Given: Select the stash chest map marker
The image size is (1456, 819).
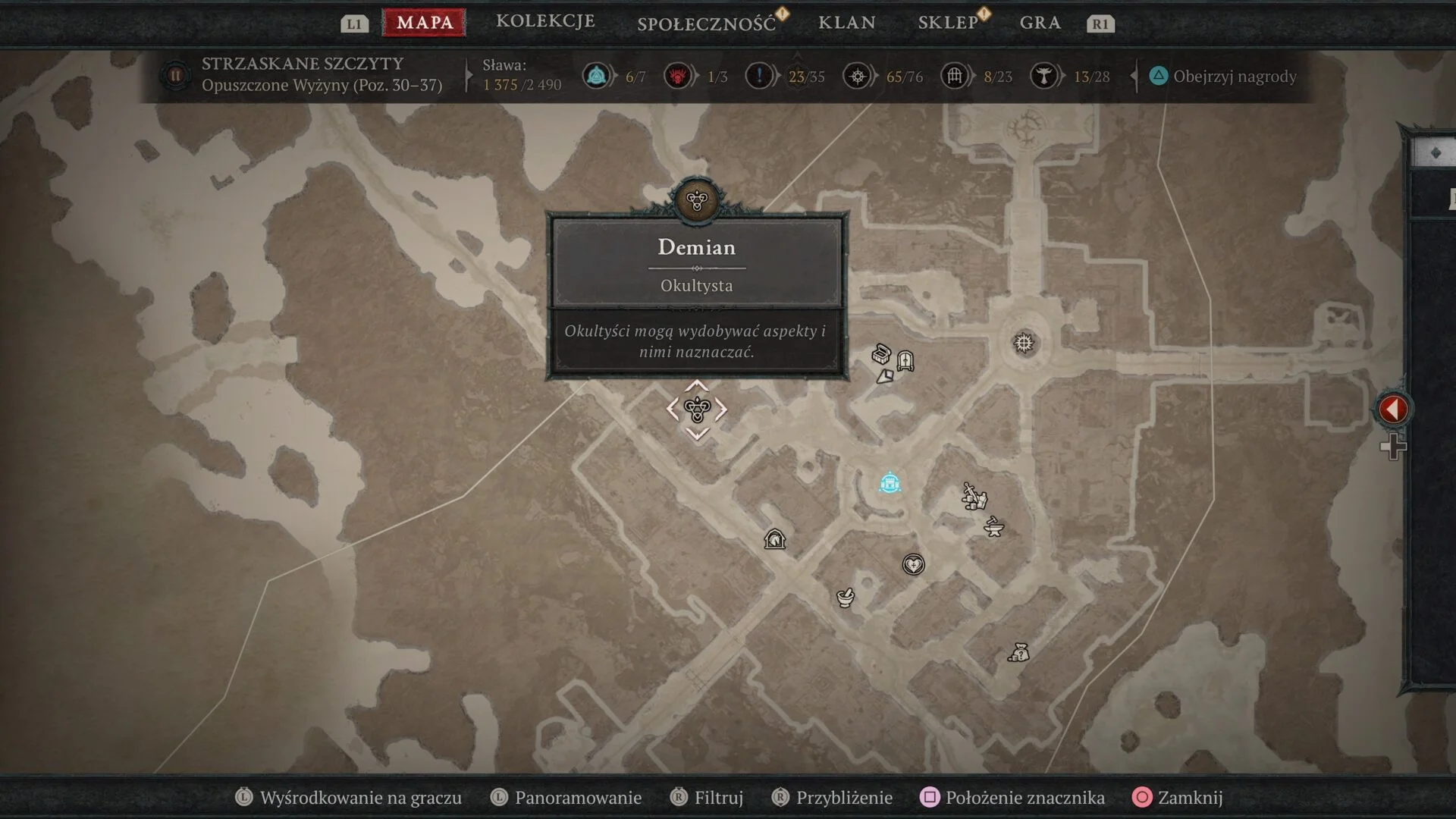Looking at the screenshot, I should tap(880, 354).
